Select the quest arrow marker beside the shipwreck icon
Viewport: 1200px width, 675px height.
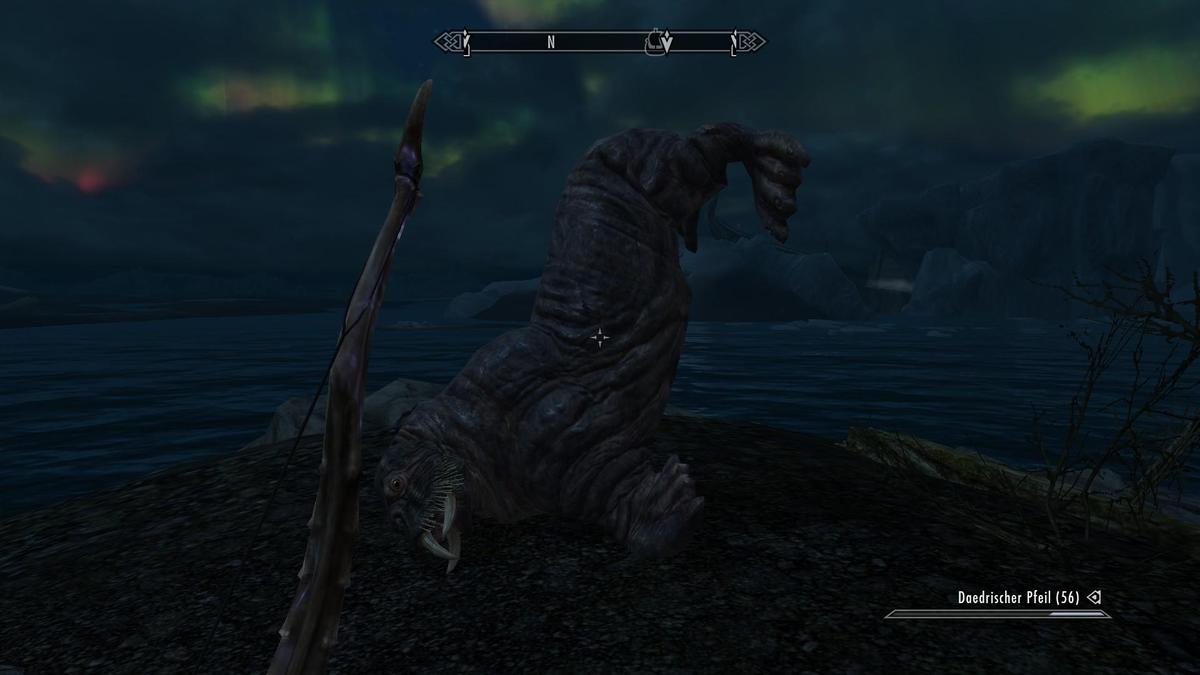click(x=667, y=43)
